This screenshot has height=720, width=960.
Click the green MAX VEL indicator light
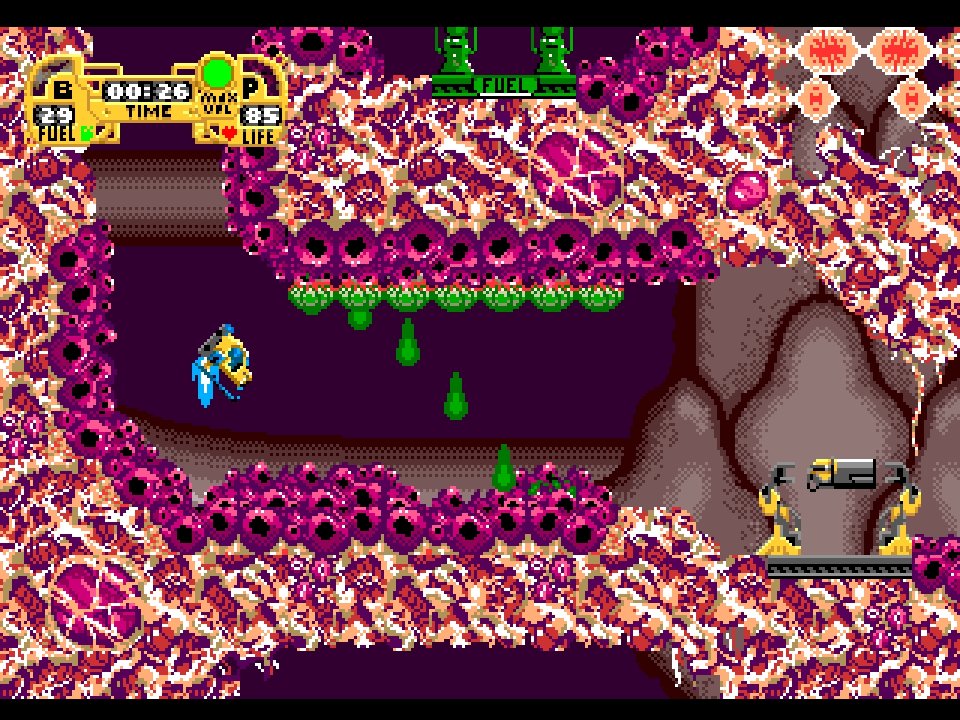[217, 73]
